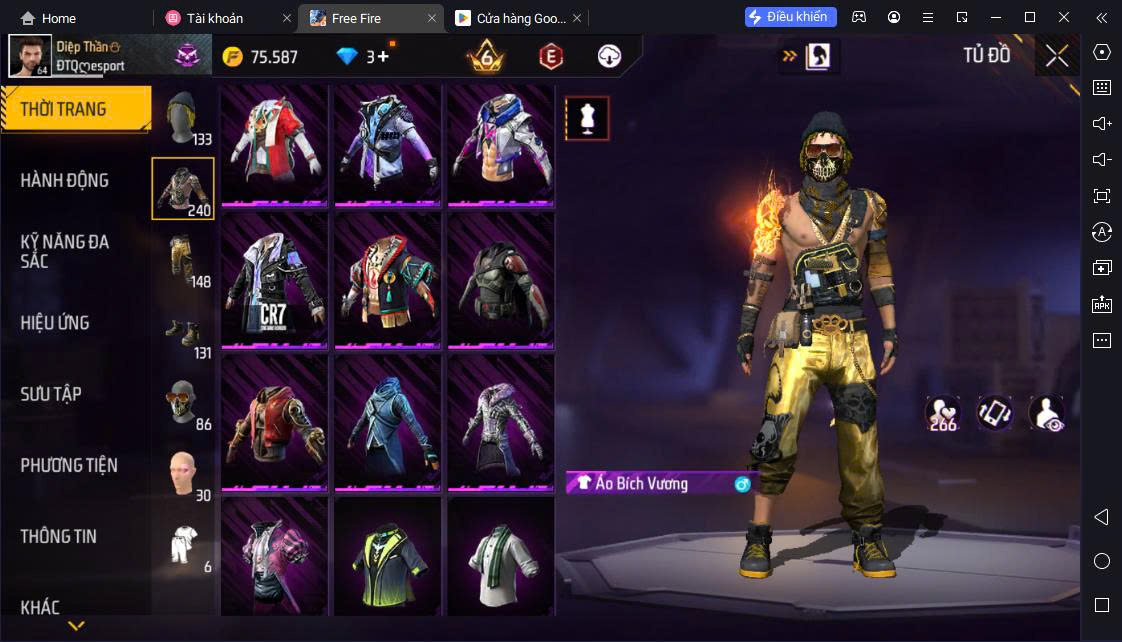Click the mannequin outfit set icon

587,118
